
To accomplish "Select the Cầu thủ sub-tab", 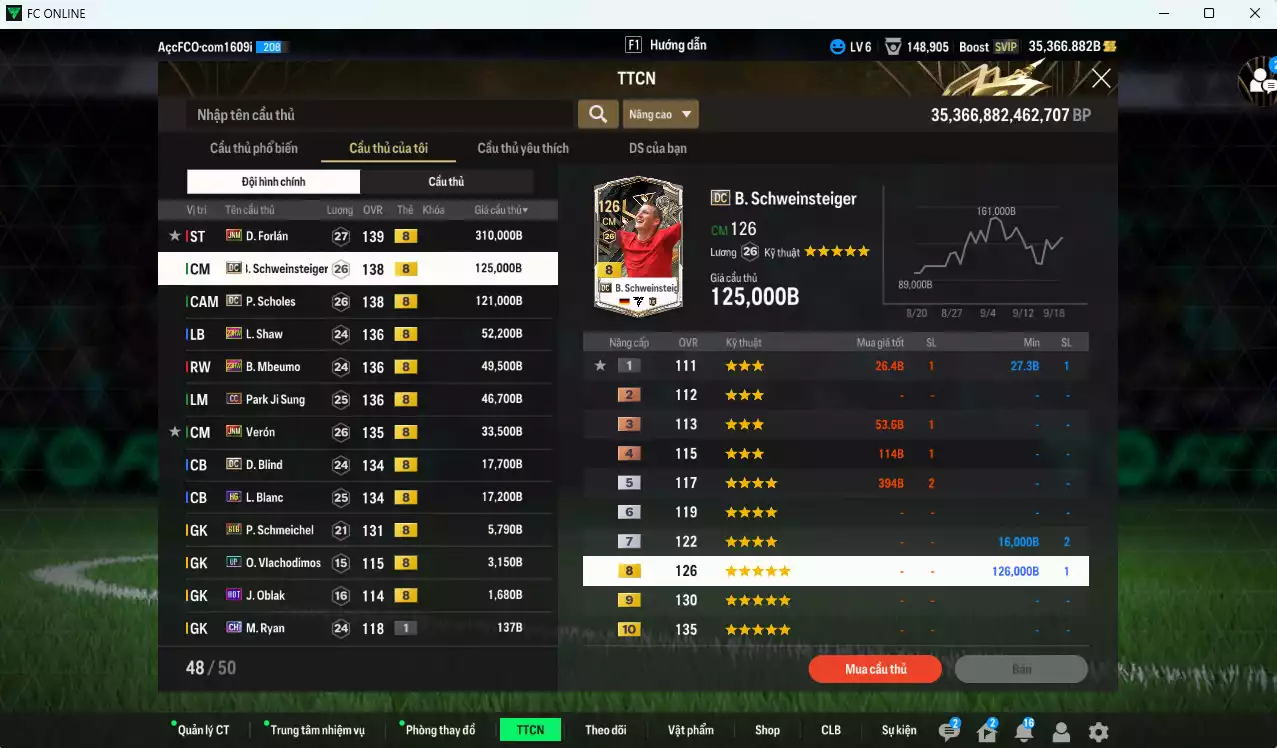I will point(446,181).
